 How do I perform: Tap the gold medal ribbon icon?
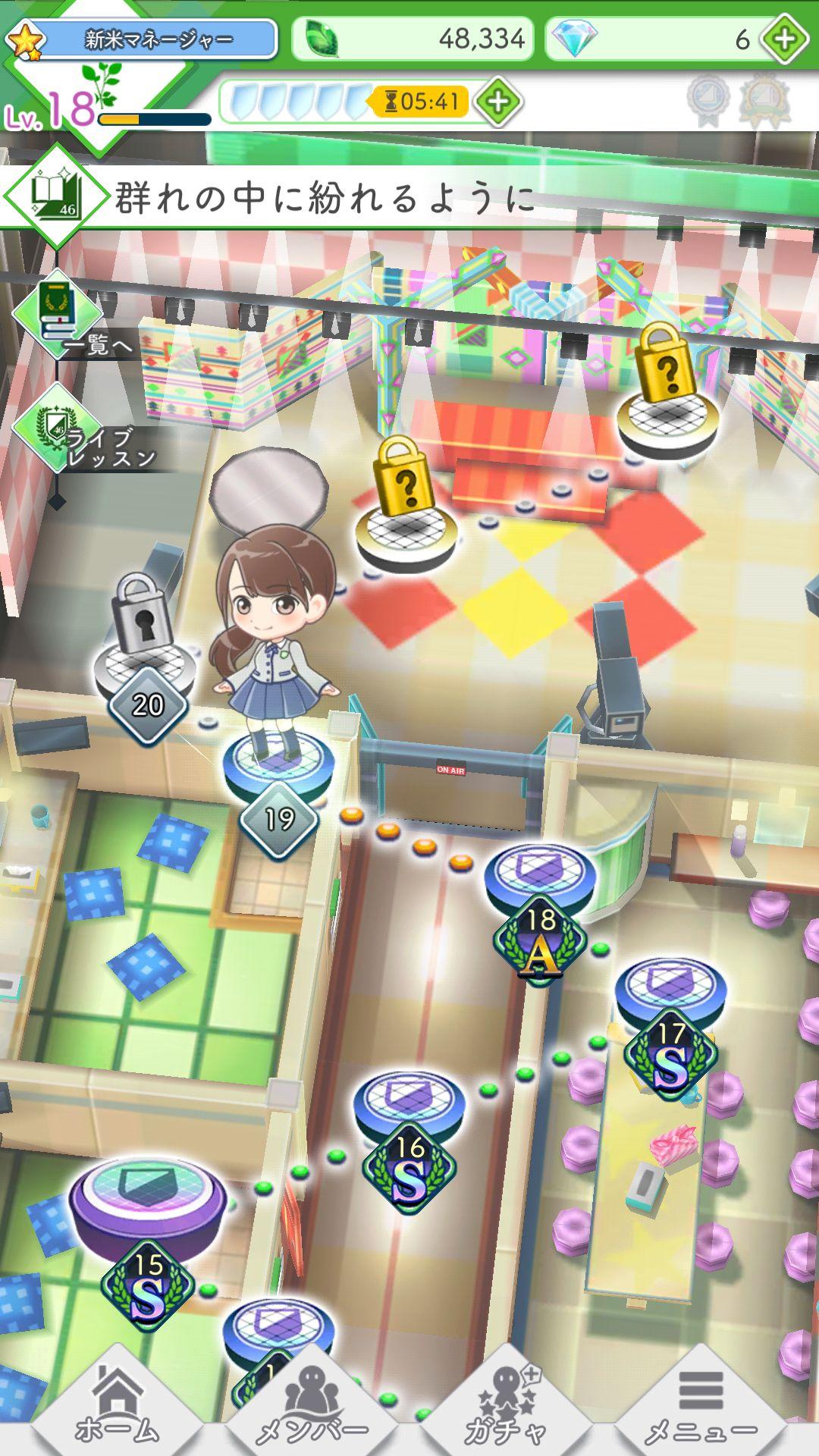765,100
